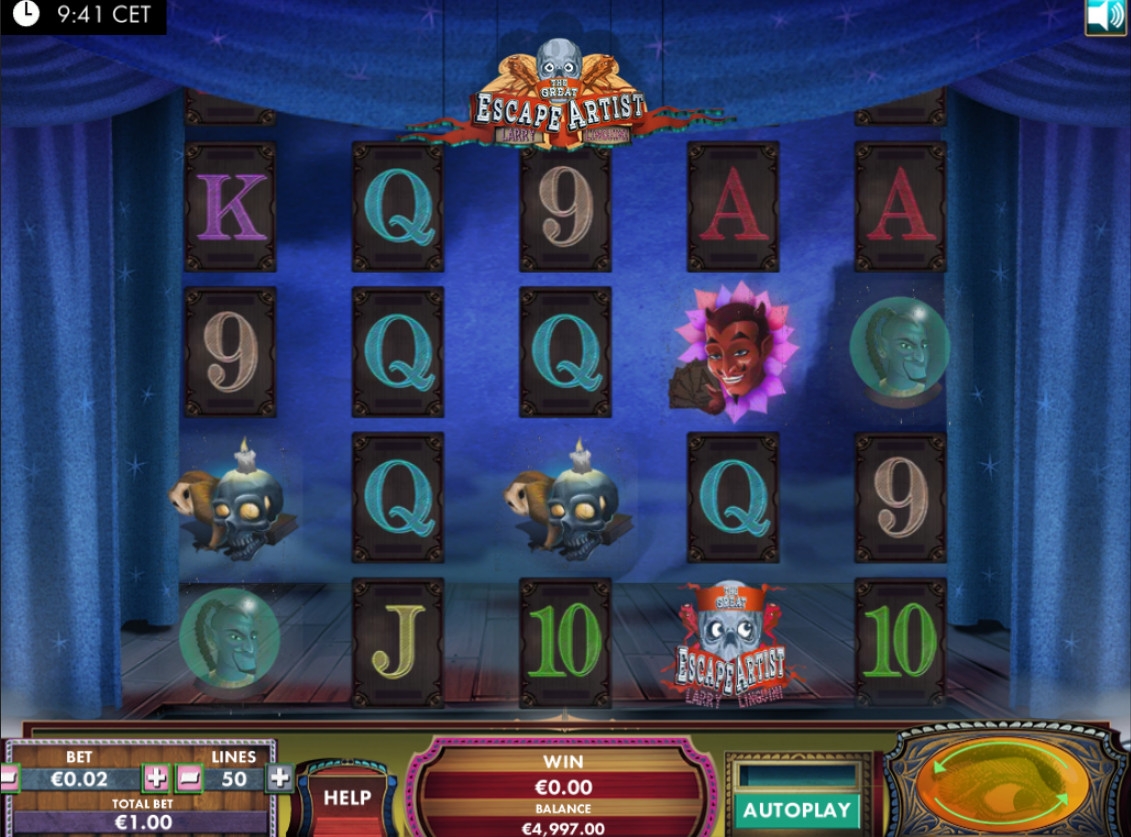Decrease the bet amount
The image size is (1131, 837).
[8, 778]
